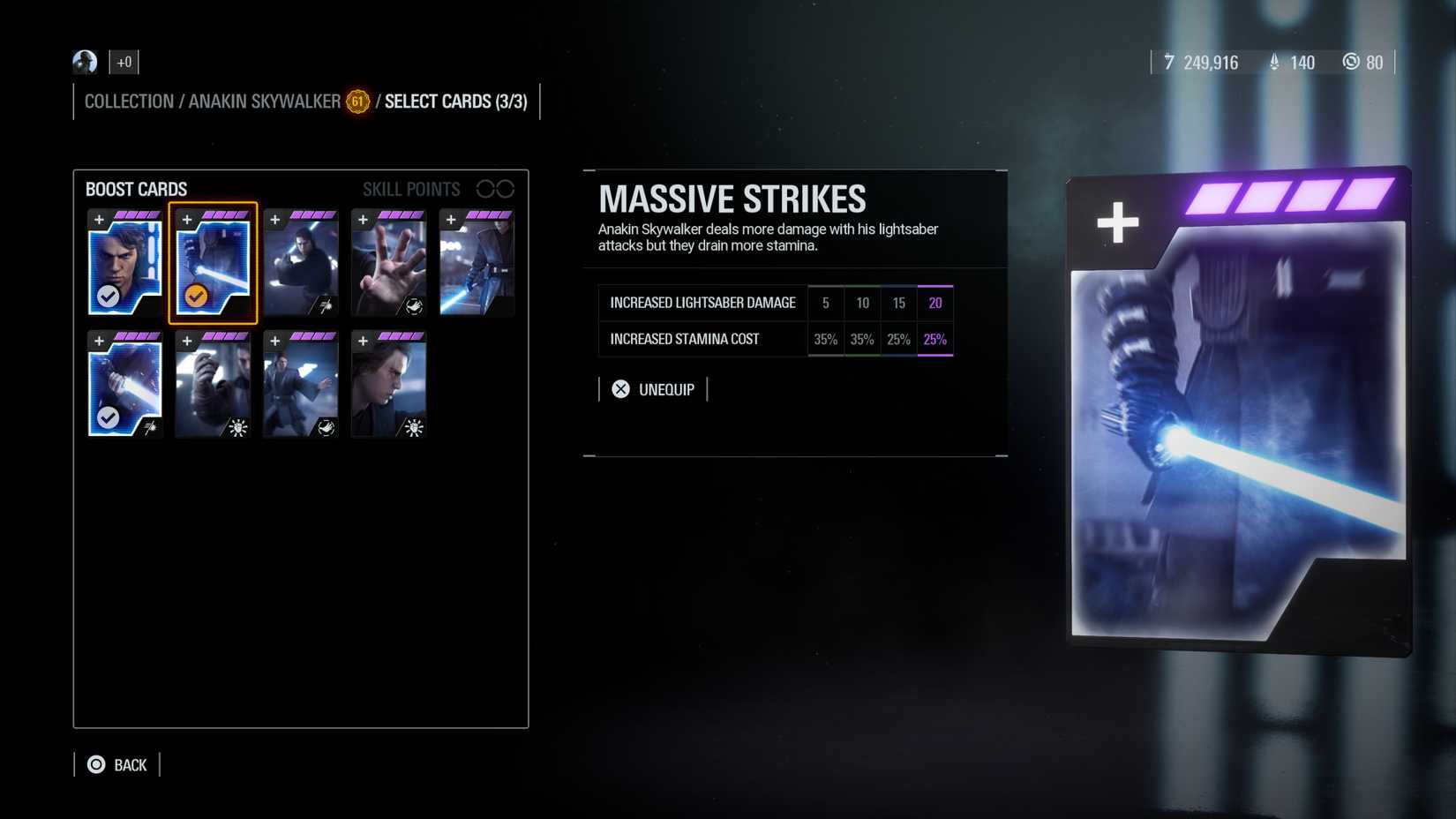Click the Credits currency icon showing 249,916
The width and height of the screenshot is (1456, 819).
pos(1169,63)
